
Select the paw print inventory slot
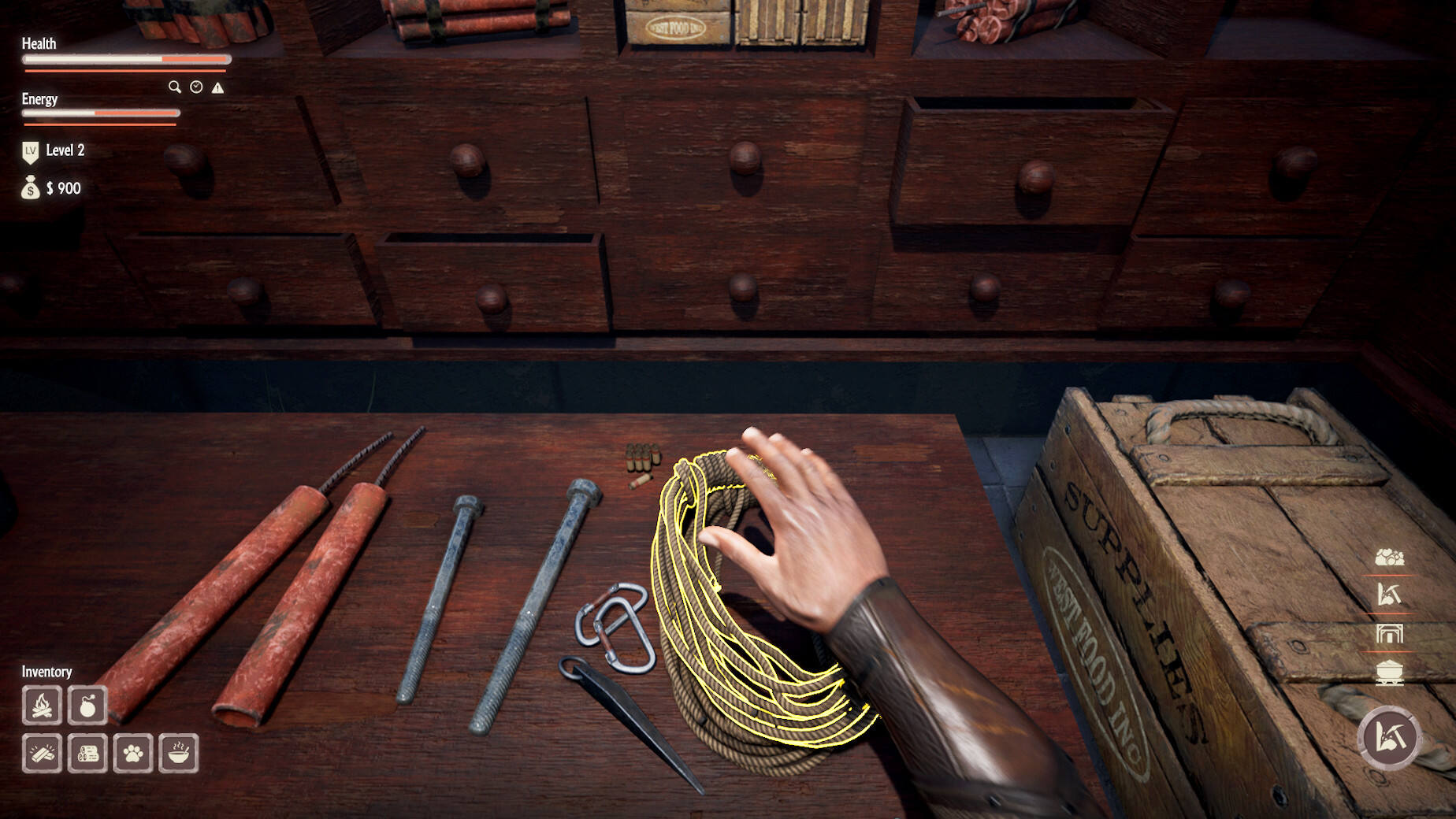tap(133, 754)
